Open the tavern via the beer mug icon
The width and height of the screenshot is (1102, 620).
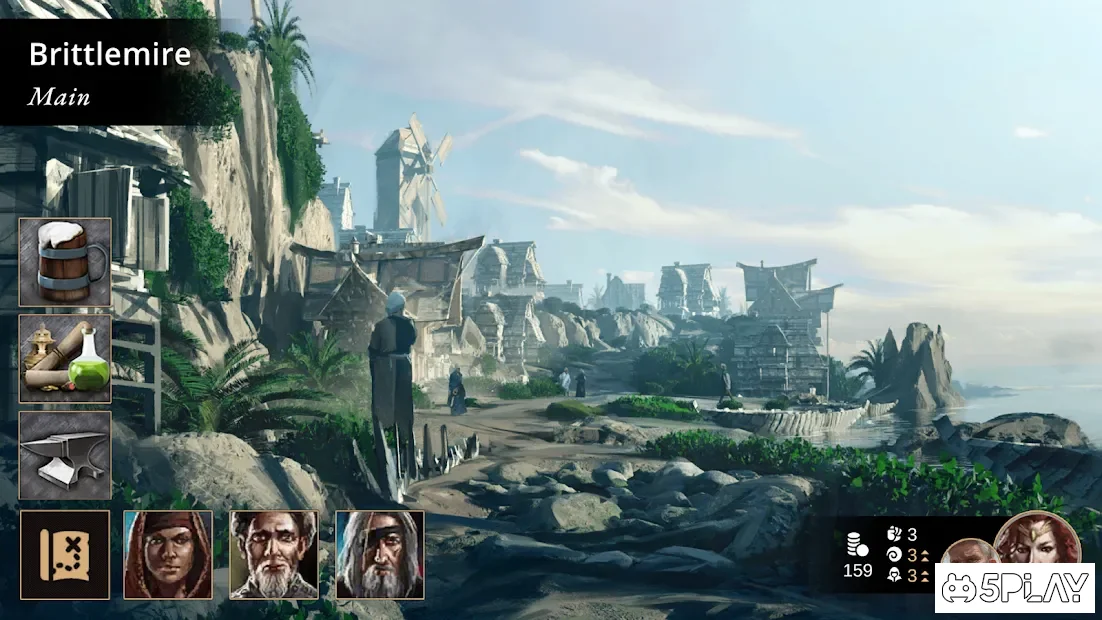(65, 262)
